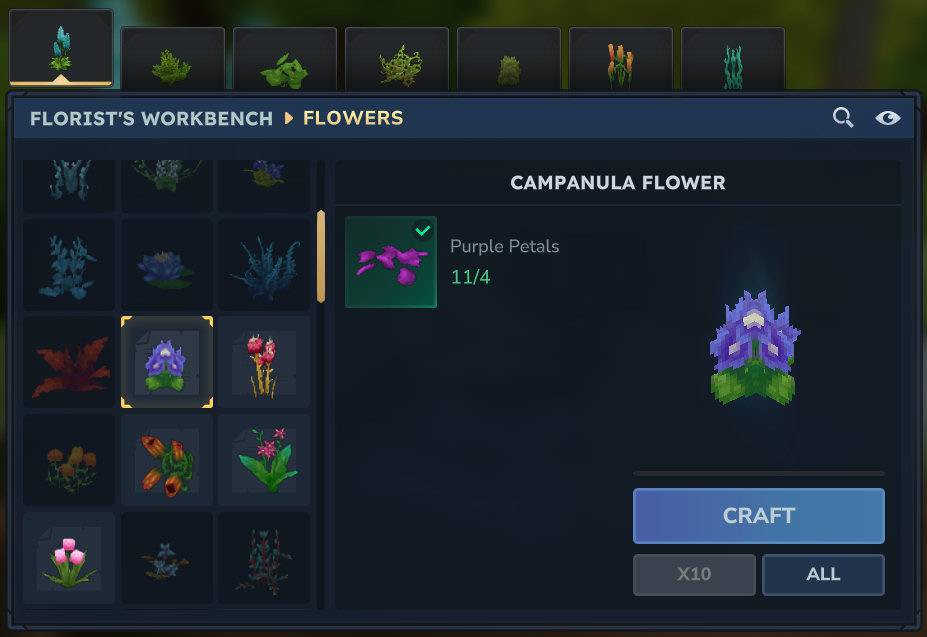Switch to the orange cattail category tab
This screenshot has height=637, width=927.
(621, 62)
